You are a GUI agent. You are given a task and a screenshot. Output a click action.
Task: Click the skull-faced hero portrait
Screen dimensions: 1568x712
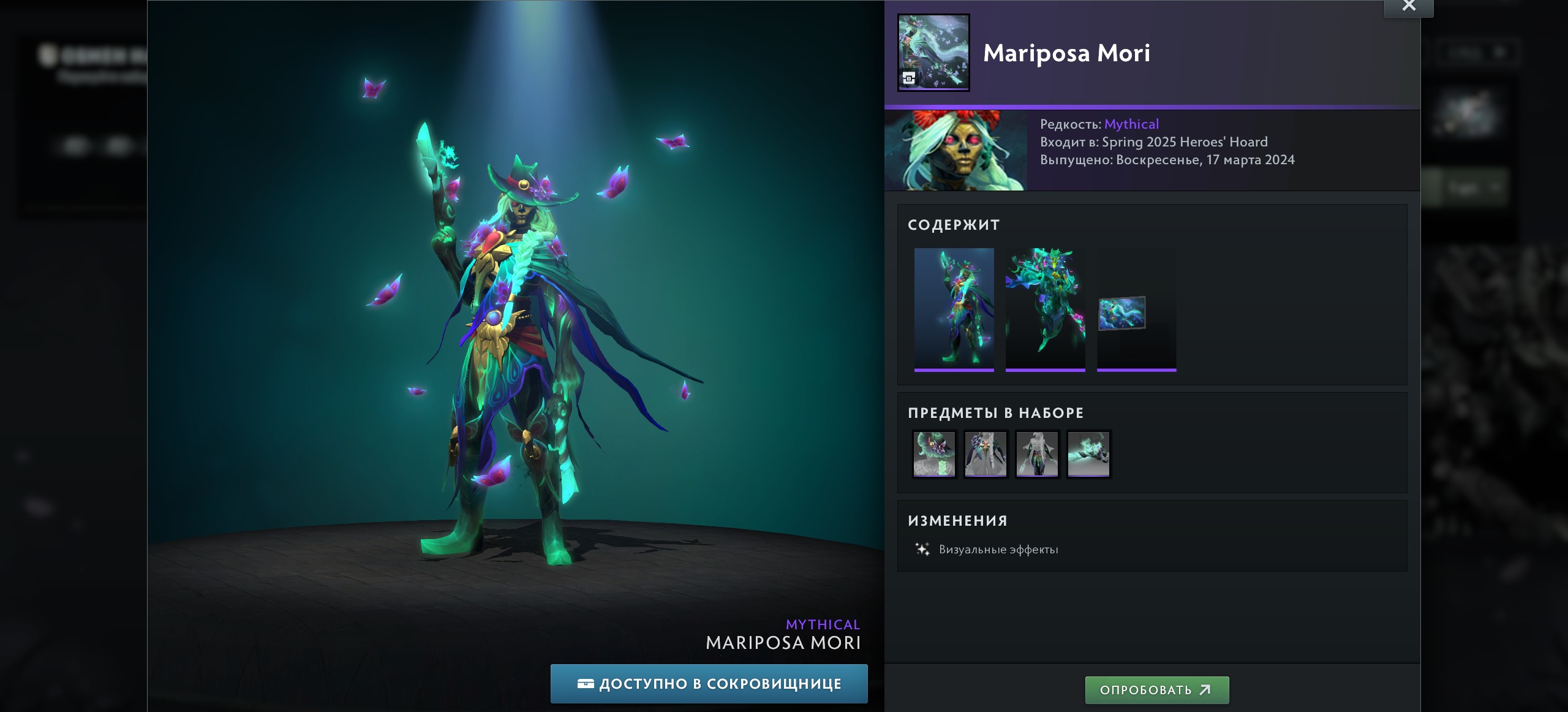click(x=956, y=151)
